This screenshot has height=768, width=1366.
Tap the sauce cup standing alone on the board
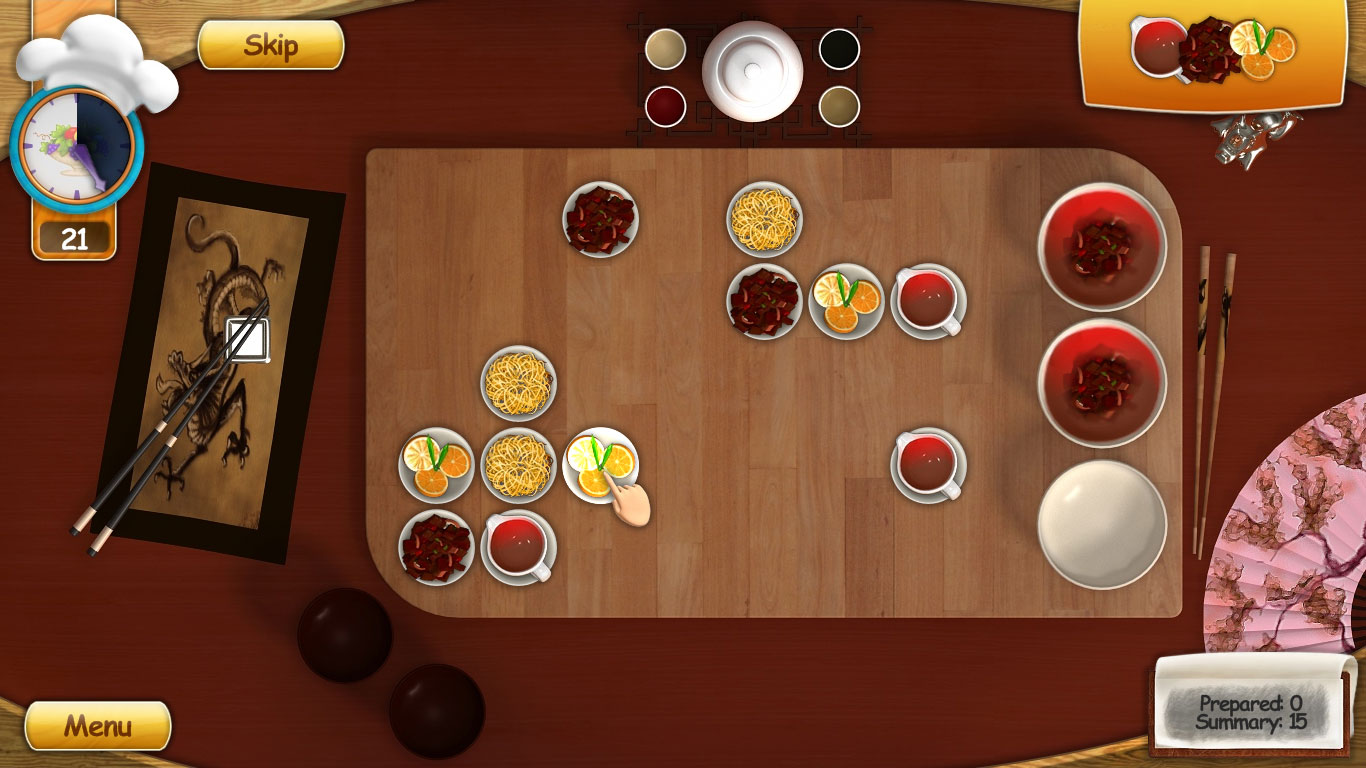pyautogui.click(x=928, y=465)
